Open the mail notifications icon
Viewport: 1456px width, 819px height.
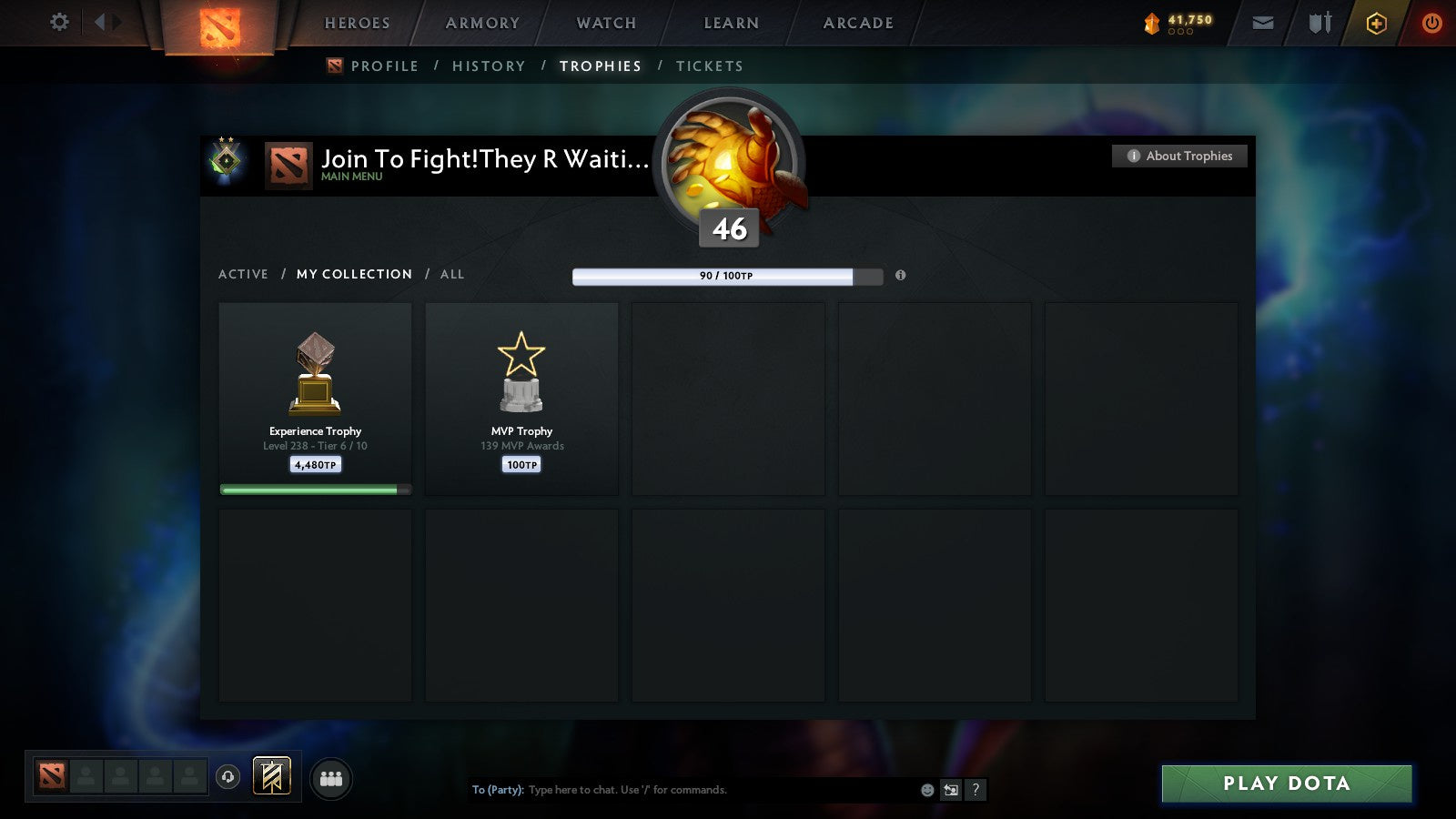click(x=1263, y=22)
